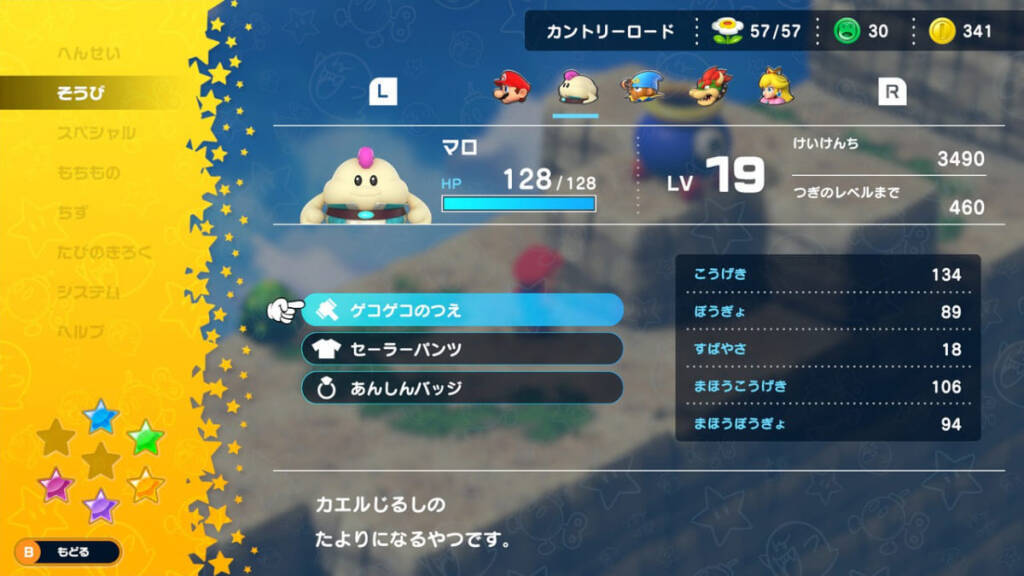Choose the セーラーパンツ armor slot
1024x576 pixels.
[x=462, y=349]
